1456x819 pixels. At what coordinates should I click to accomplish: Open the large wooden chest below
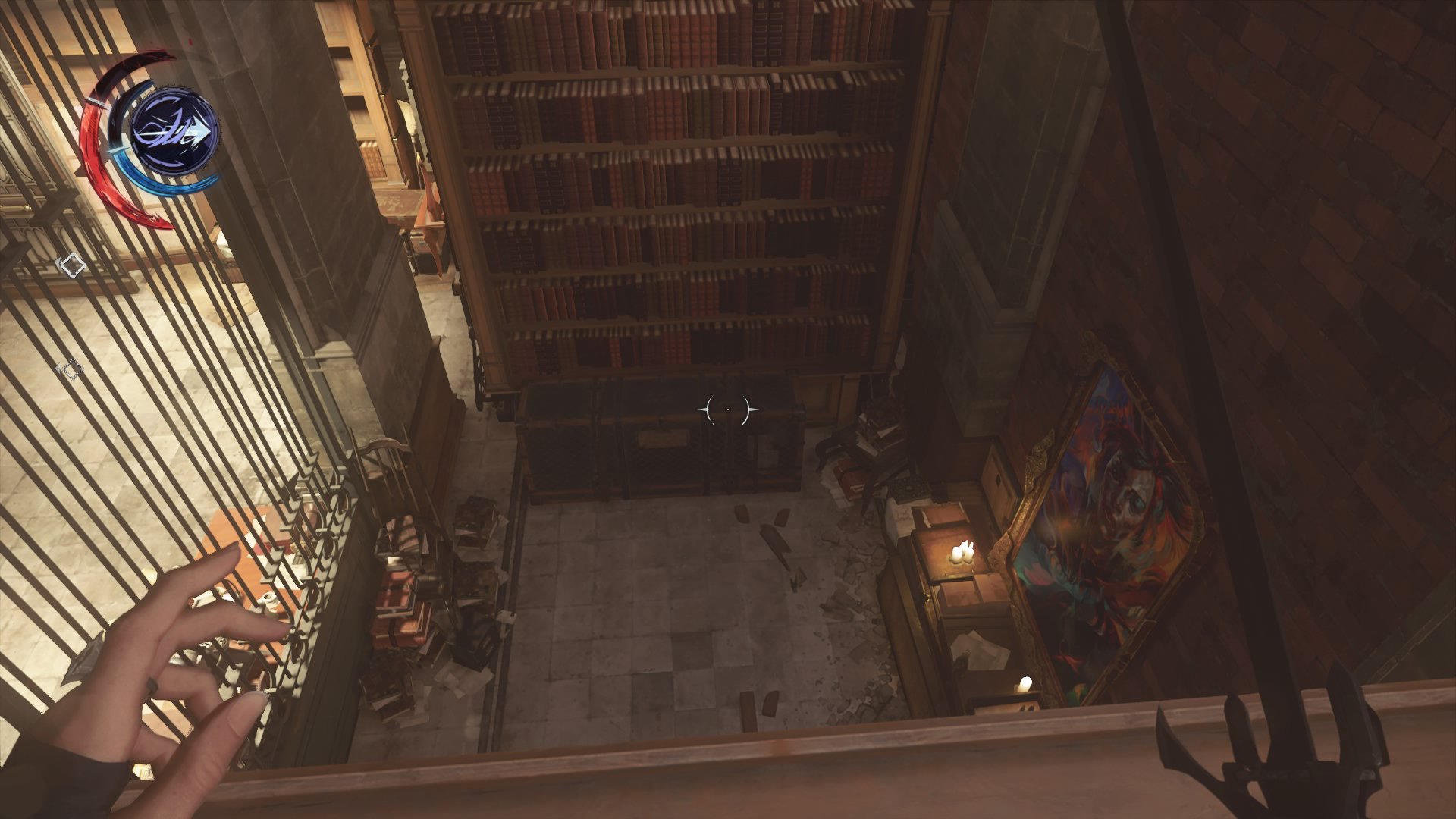660,440
